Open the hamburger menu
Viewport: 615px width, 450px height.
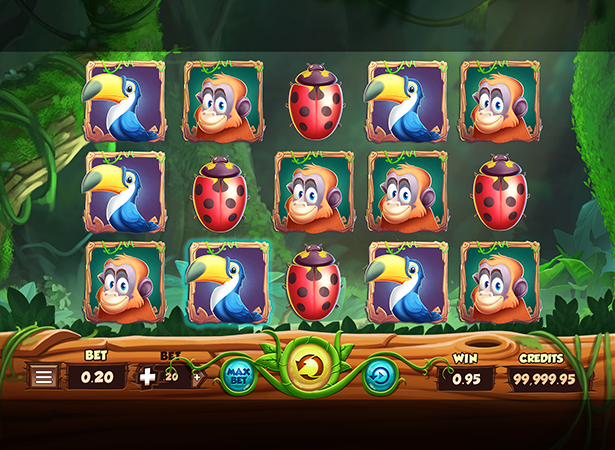43,377
